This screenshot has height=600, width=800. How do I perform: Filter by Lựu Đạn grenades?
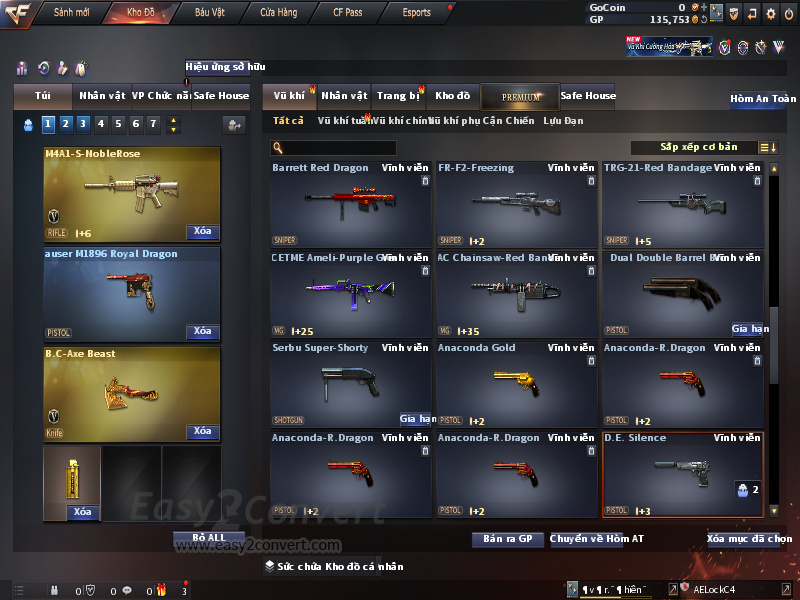[x=563, y=121]
